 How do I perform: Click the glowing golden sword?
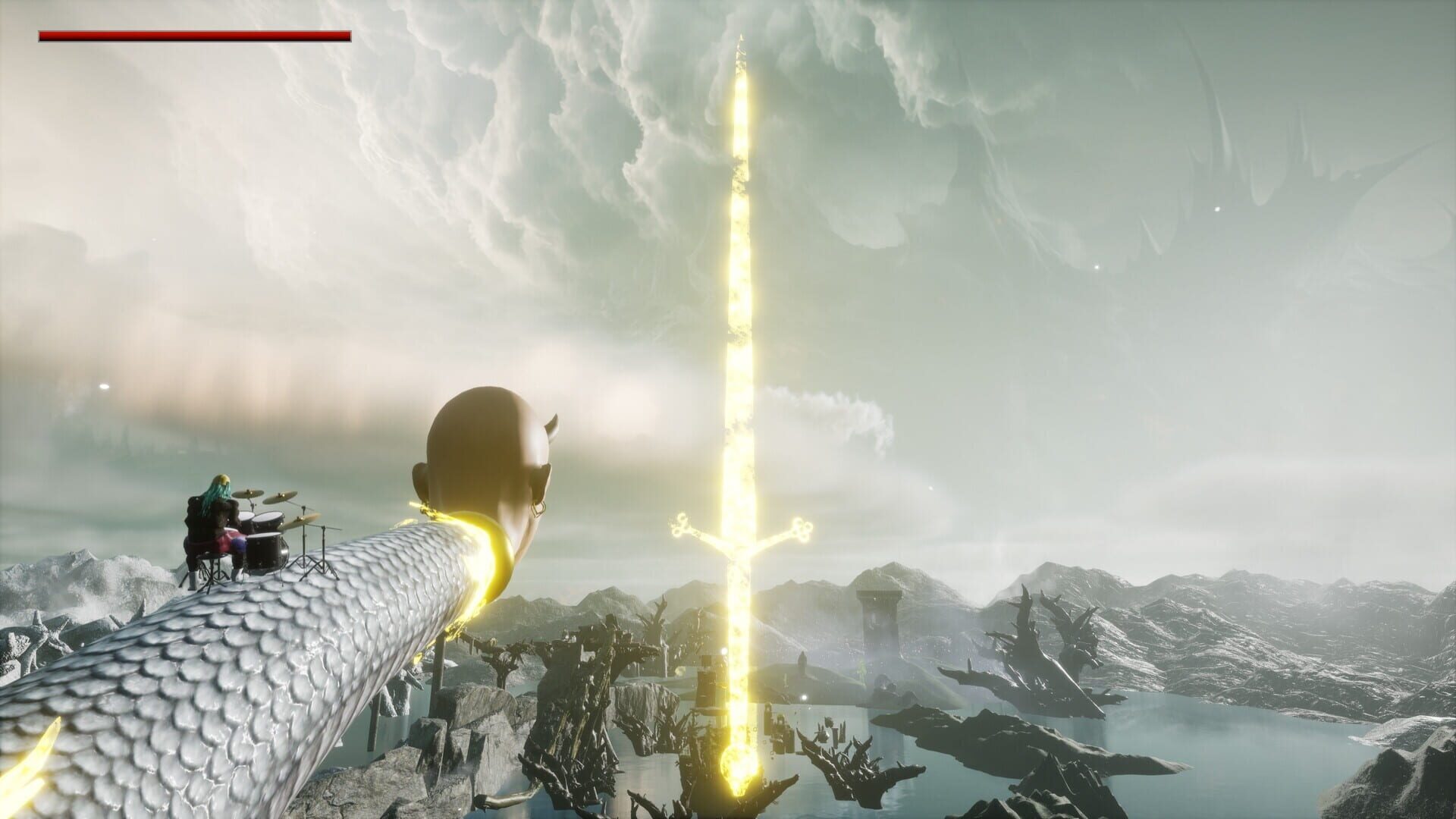[739, 303]
